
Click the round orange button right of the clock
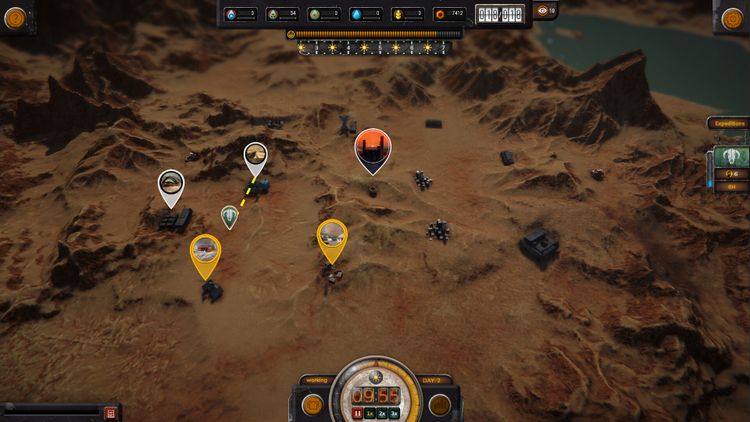click(x=438, y=404)
